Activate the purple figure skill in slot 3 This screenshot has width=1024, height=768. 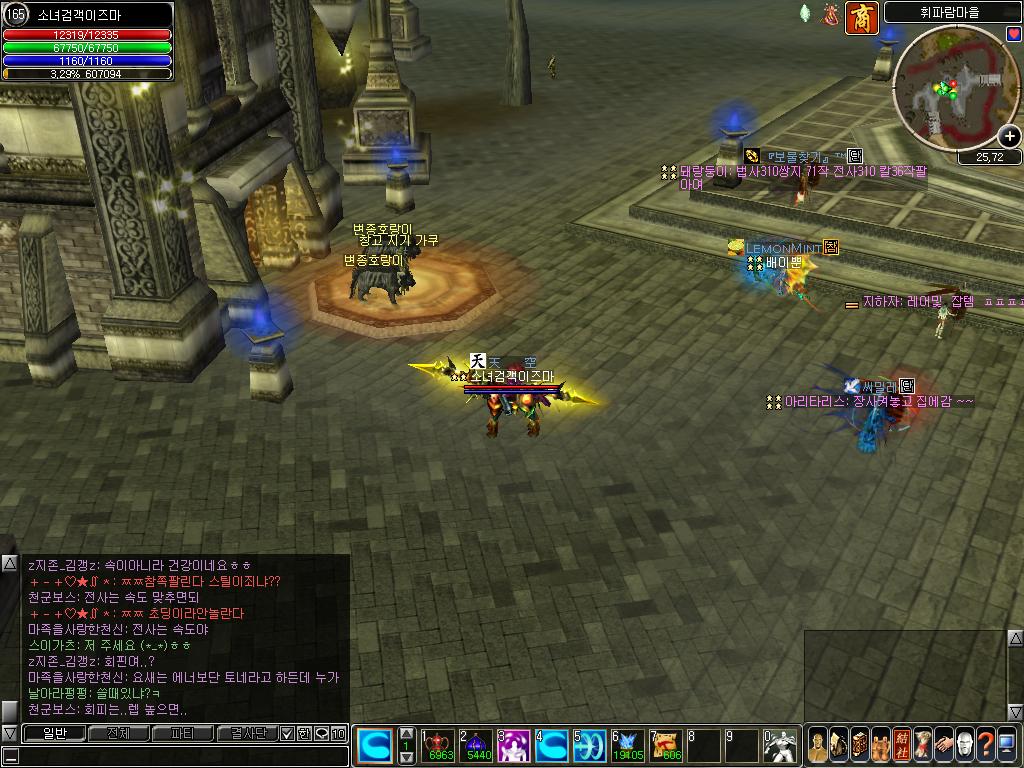[x=514, y=745]
